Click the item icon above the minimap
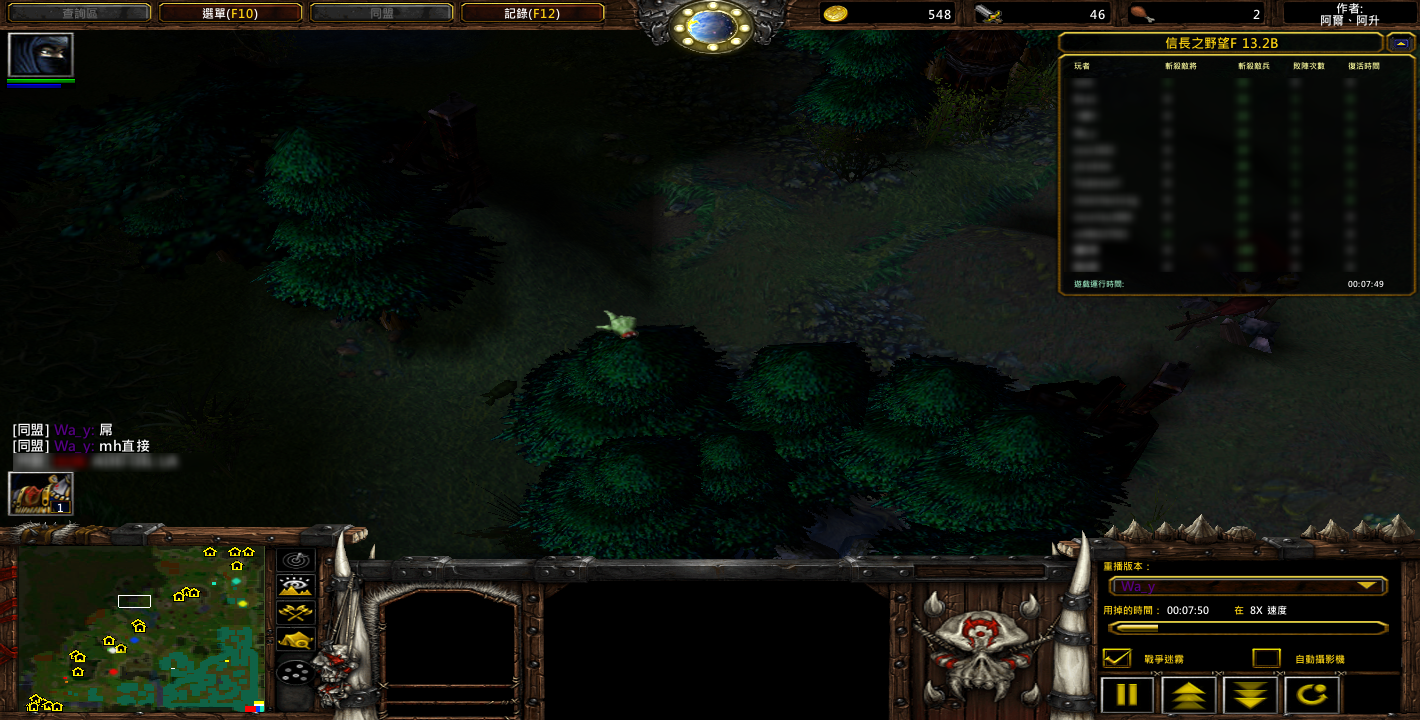 coord(41,493)
